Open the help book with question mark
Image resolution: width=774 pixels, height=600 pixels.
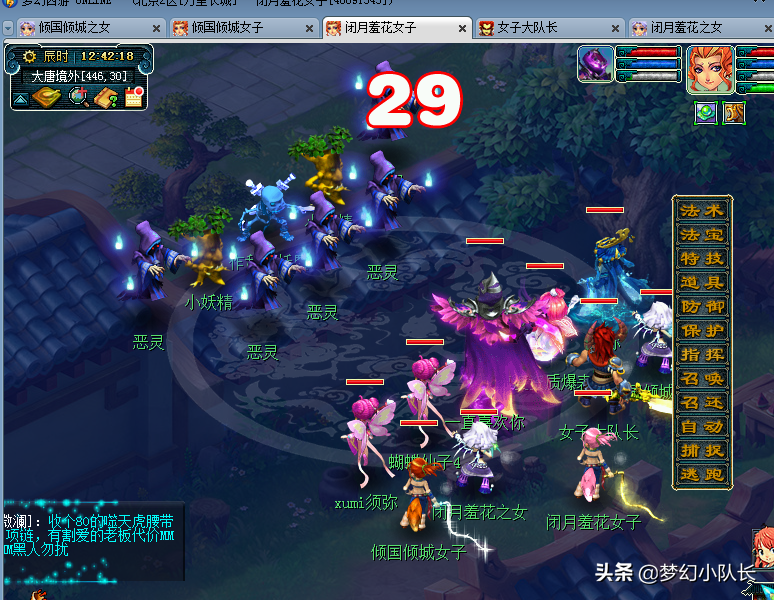(x=106, y=97)
